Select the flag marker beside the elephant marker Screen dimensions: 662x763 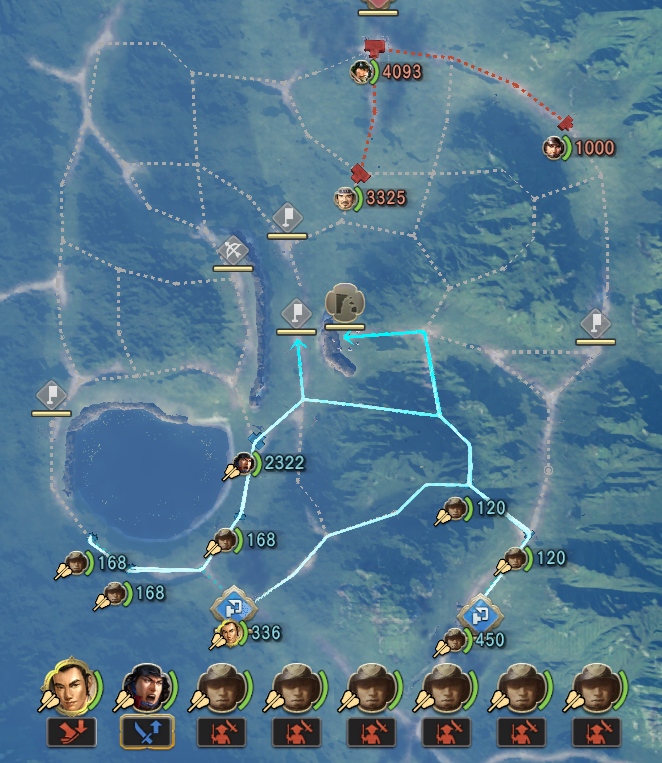coord(296,313)
